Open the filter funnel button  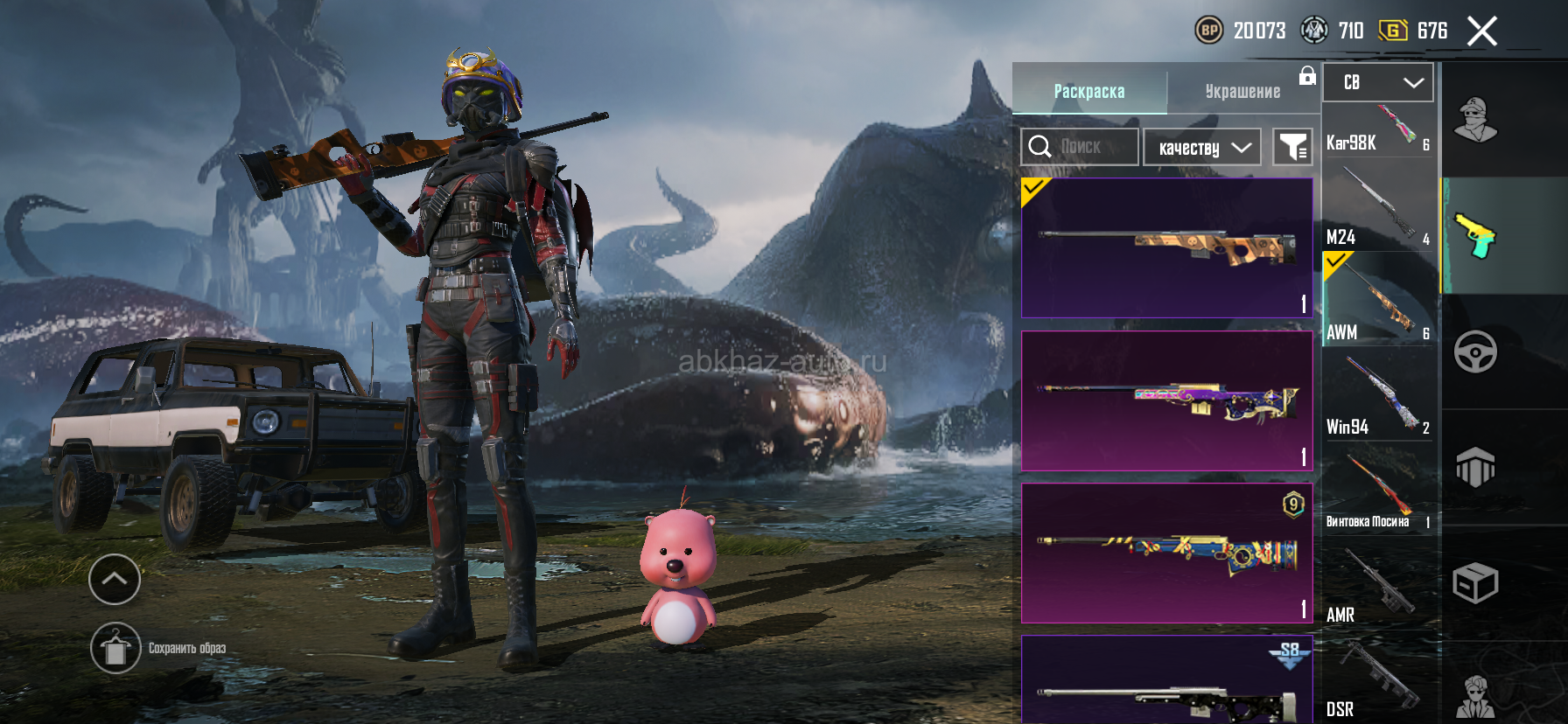(x=1291, y=147)
